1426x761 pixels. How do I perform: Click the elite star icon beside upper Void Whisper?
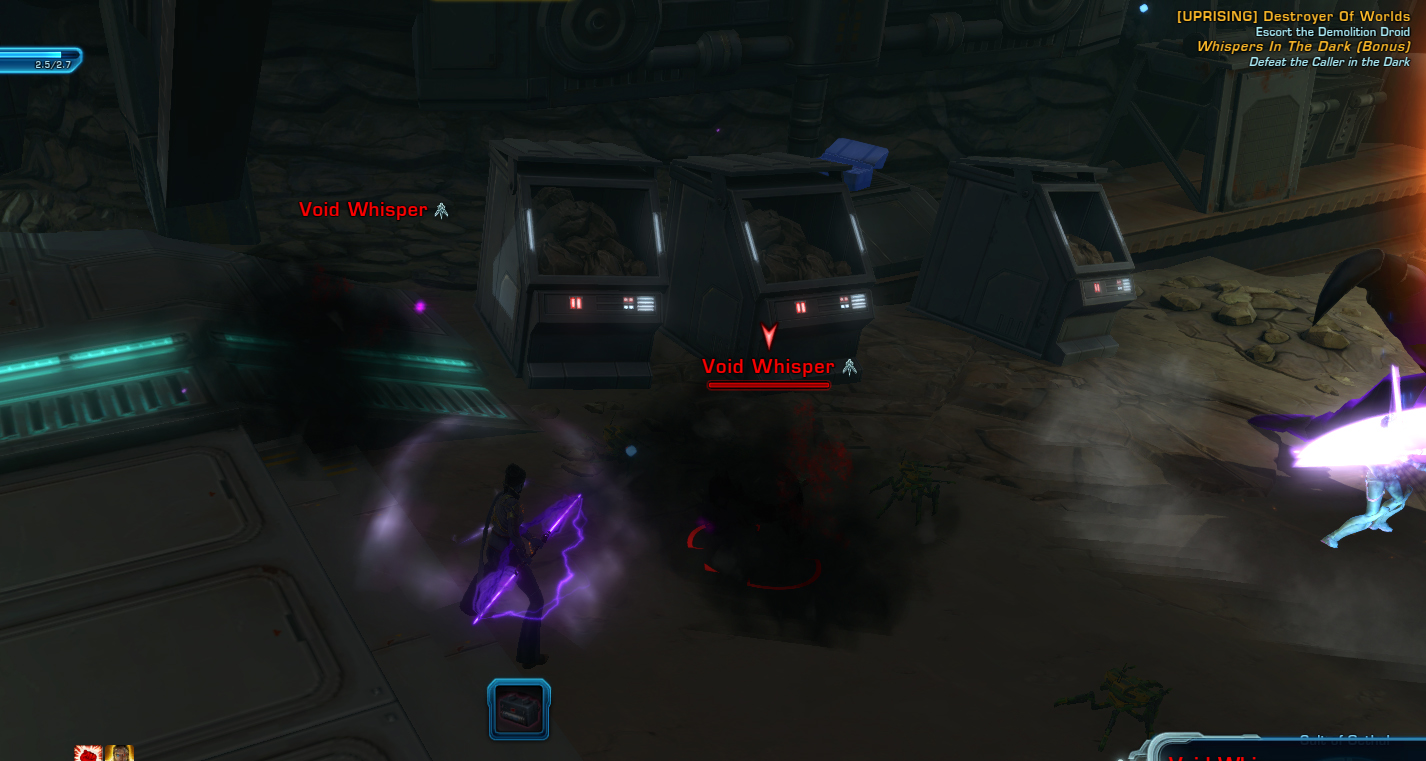point(439,210)
